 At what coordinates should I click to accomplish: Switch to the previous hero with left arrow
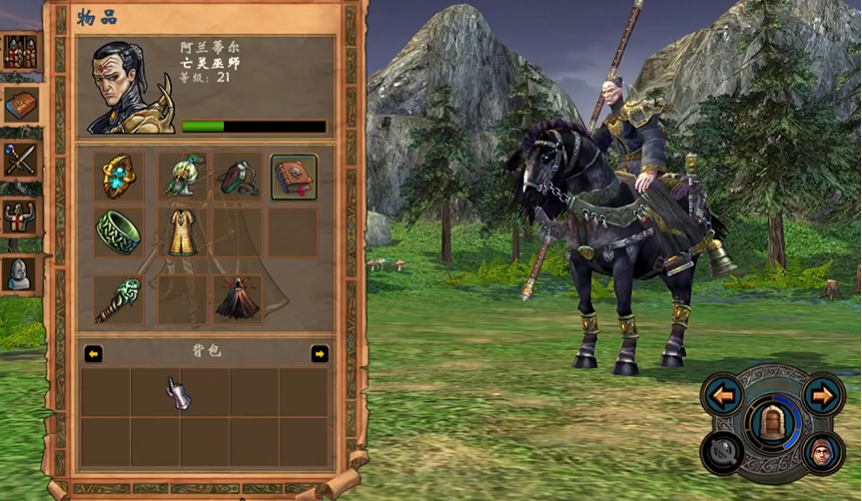pos(722,395)
